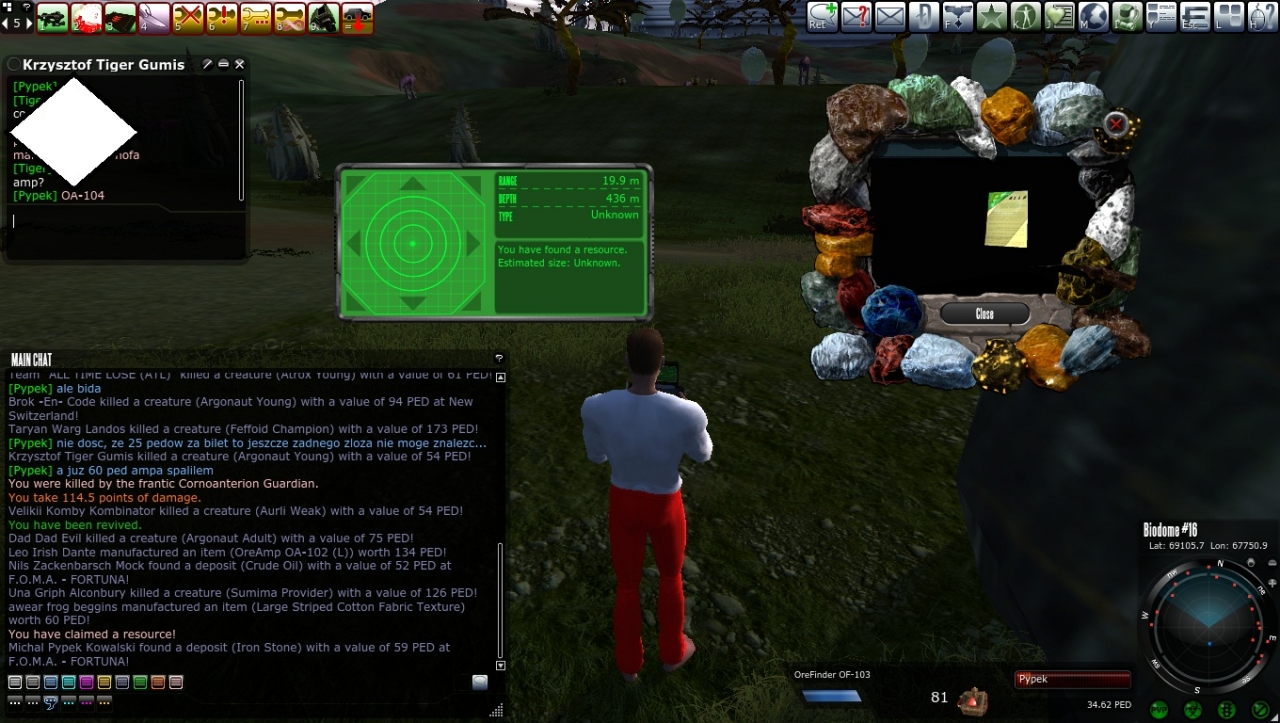Use the knife tool in slot 4
Viewport: 1280px width, 723px height.
154,17
